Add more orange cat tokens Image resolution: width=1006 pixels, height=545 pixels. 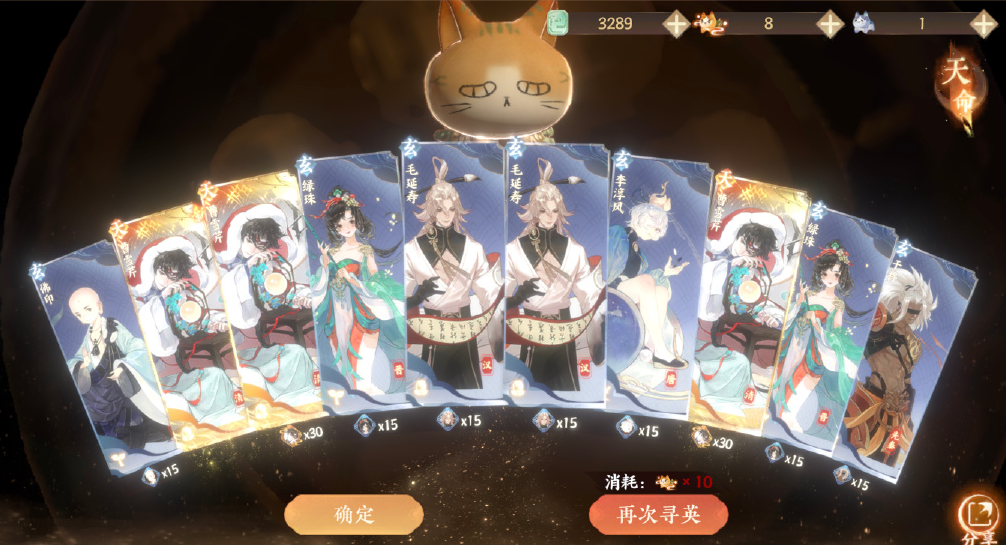coord(830,23)
